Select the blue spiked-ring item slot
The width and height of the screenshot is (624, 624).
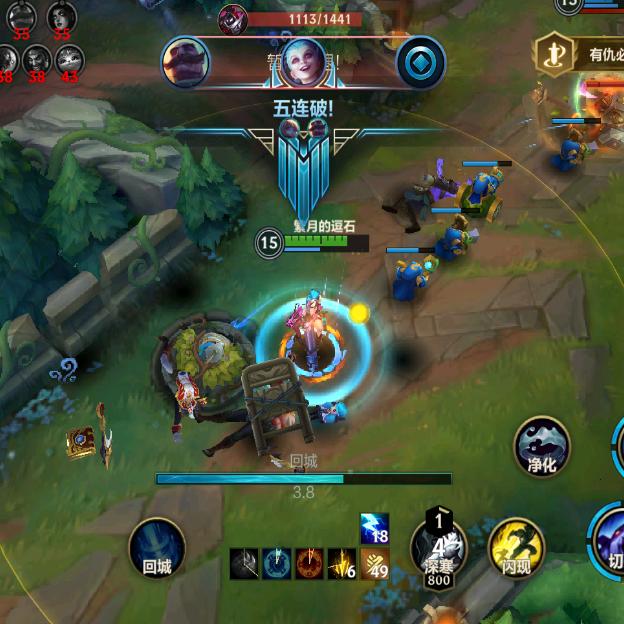(277, 564)
